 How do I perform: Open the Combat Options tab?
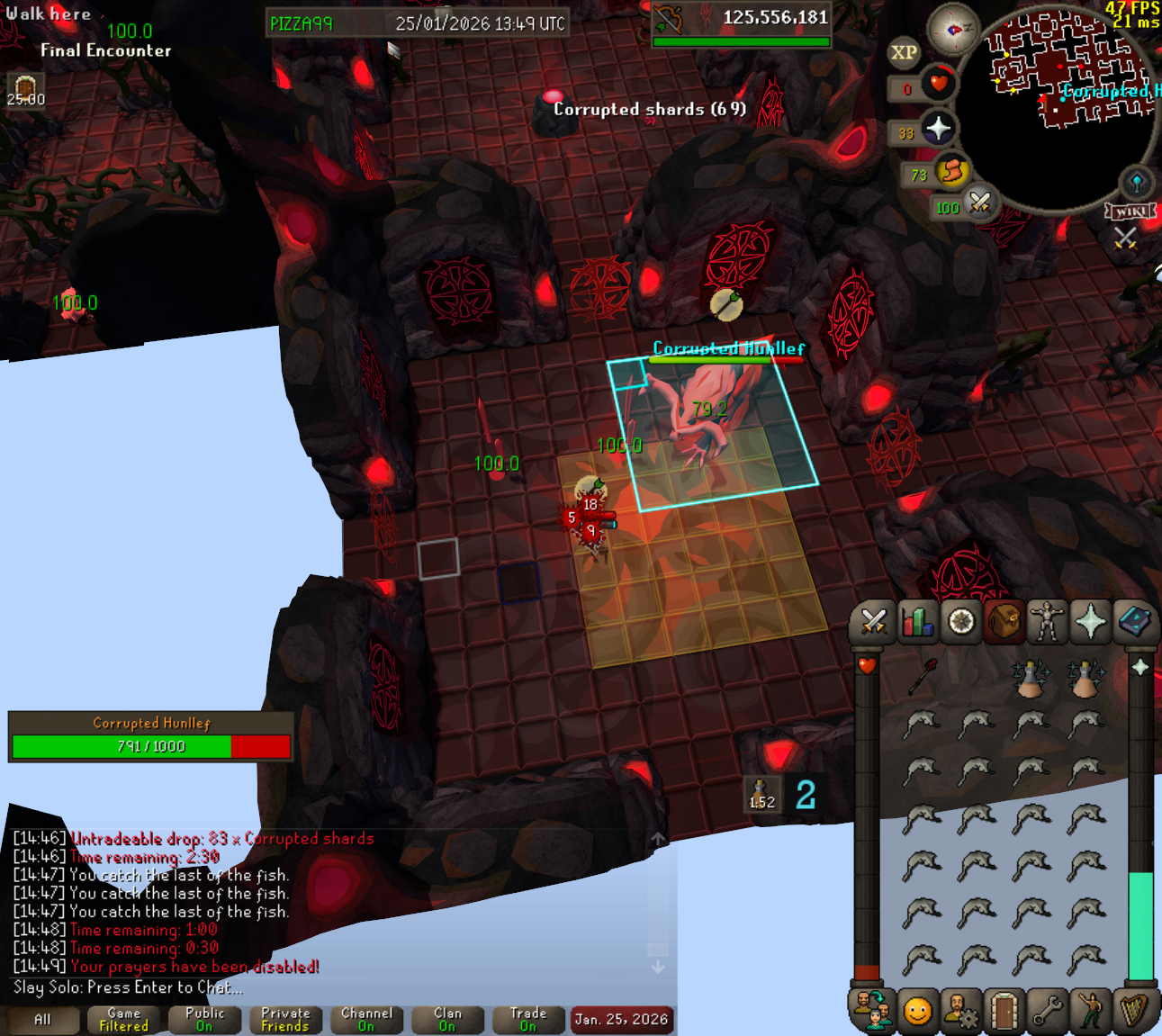(873, 622)
